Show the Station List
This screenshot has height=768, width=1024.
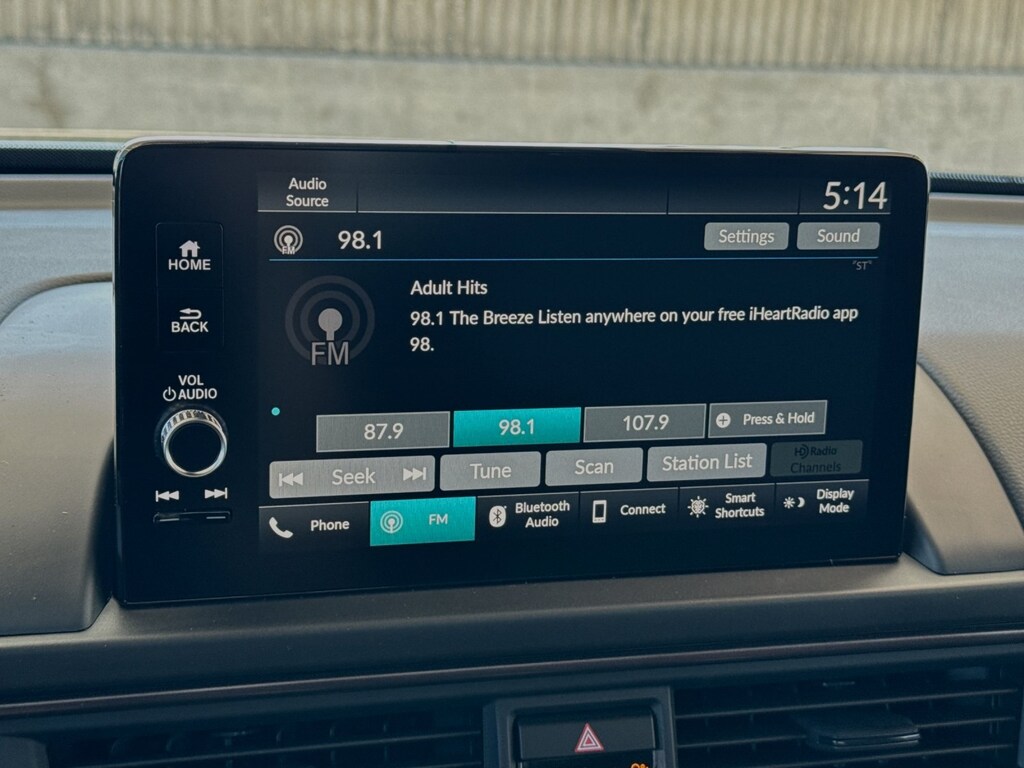[707, 462]
